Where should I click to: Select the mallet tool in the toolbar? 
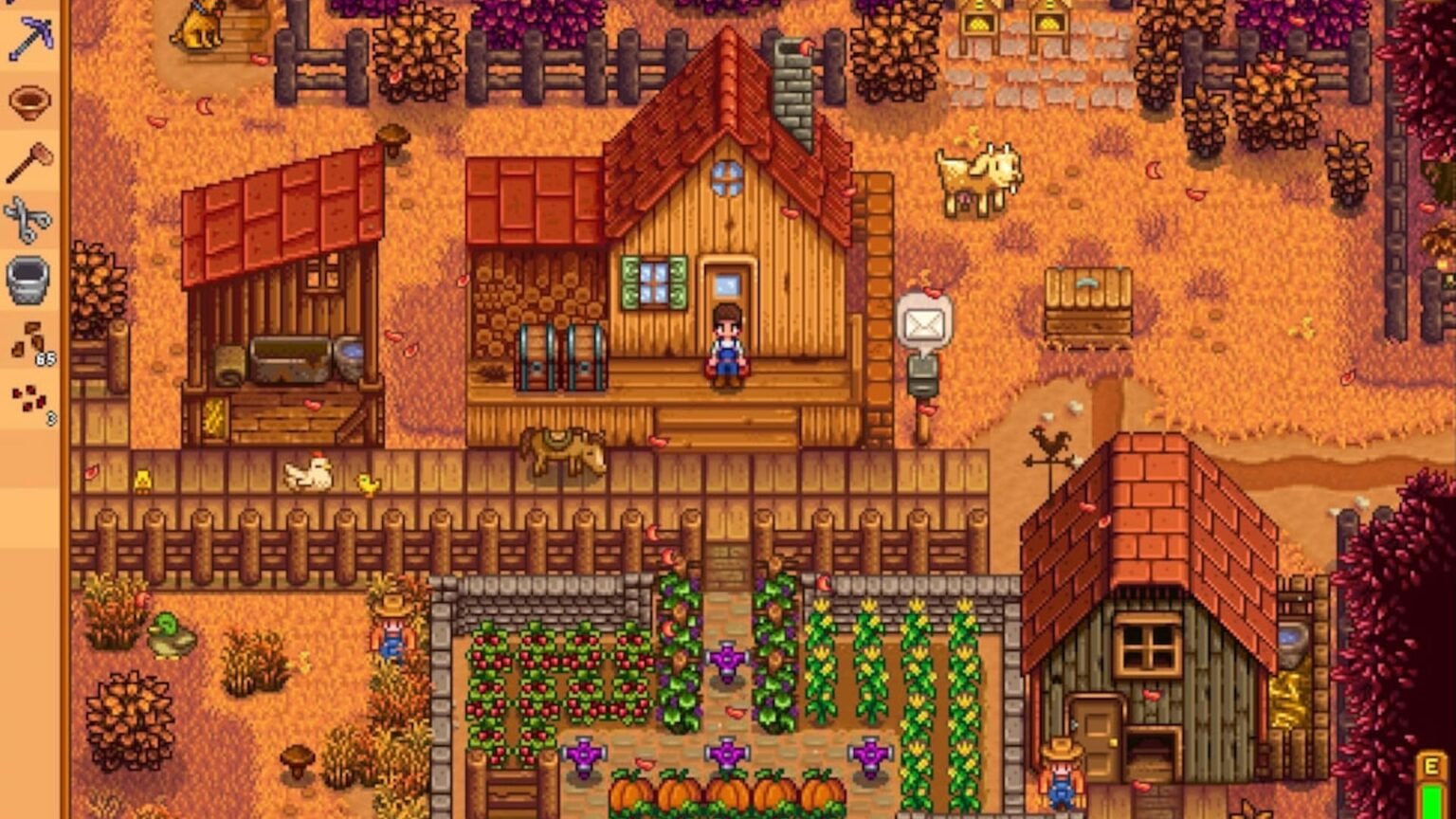[28, 163]
